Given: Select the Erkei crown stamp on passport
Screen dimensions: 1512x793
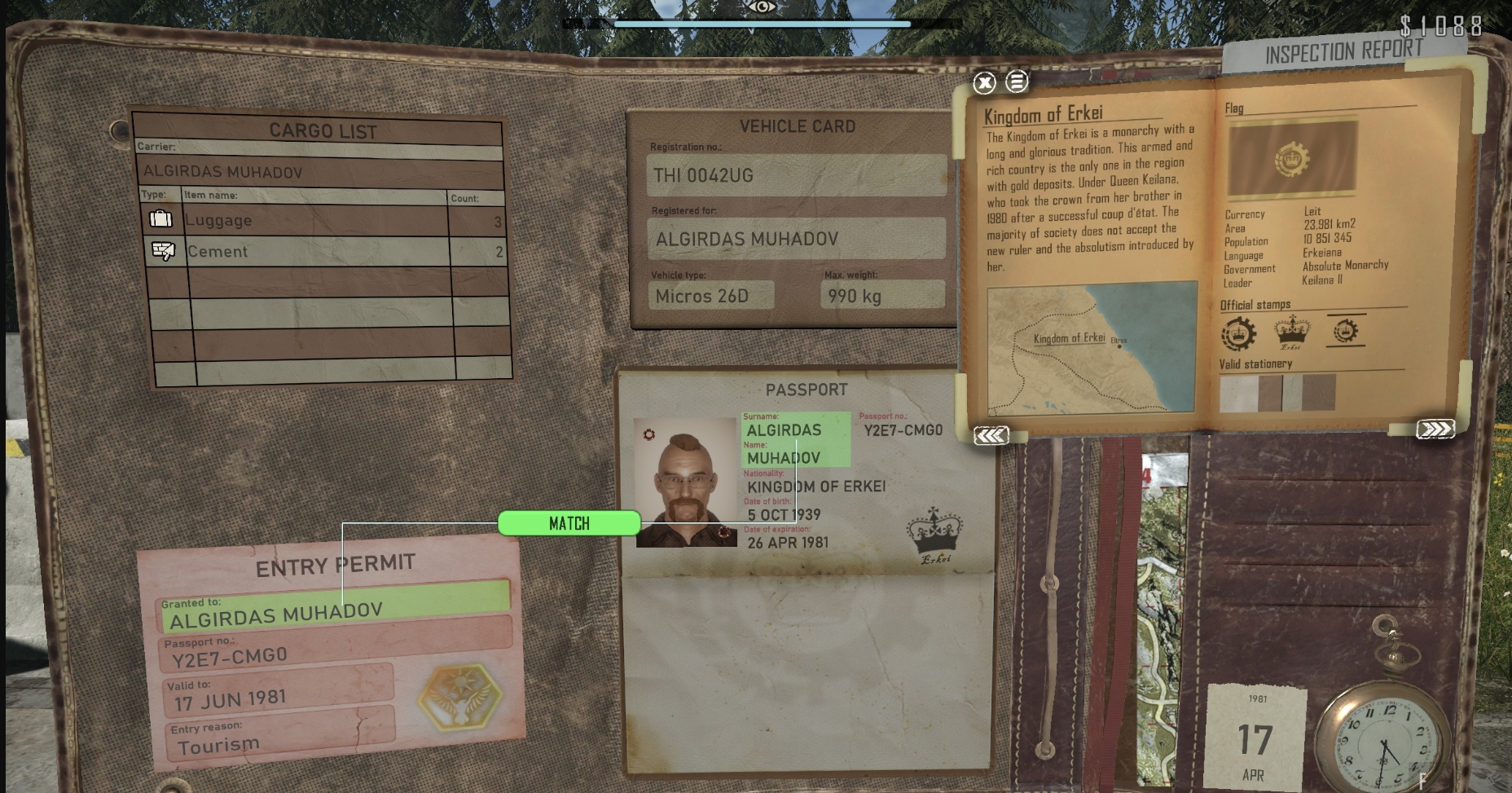Looking at the screenshot, I should 934,535.
